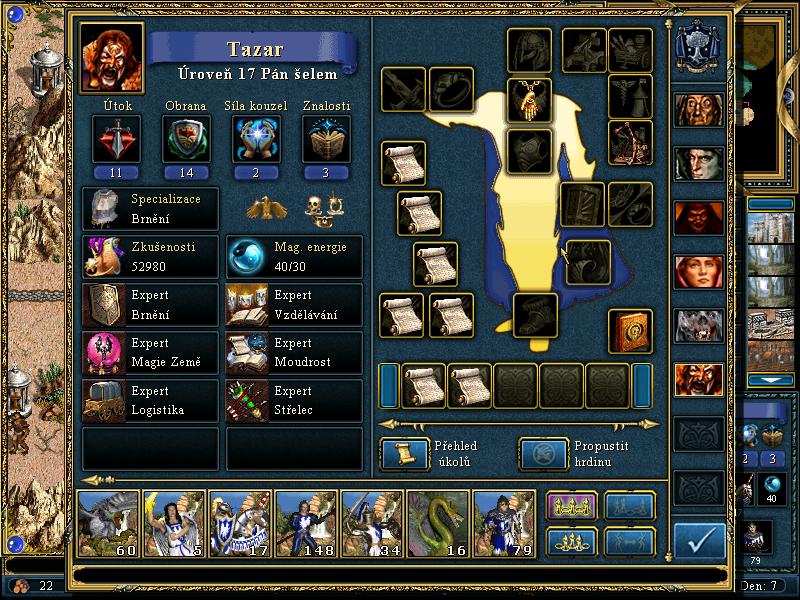Click the morale eagle icon

pyautogui.click(x=265, y=207)
